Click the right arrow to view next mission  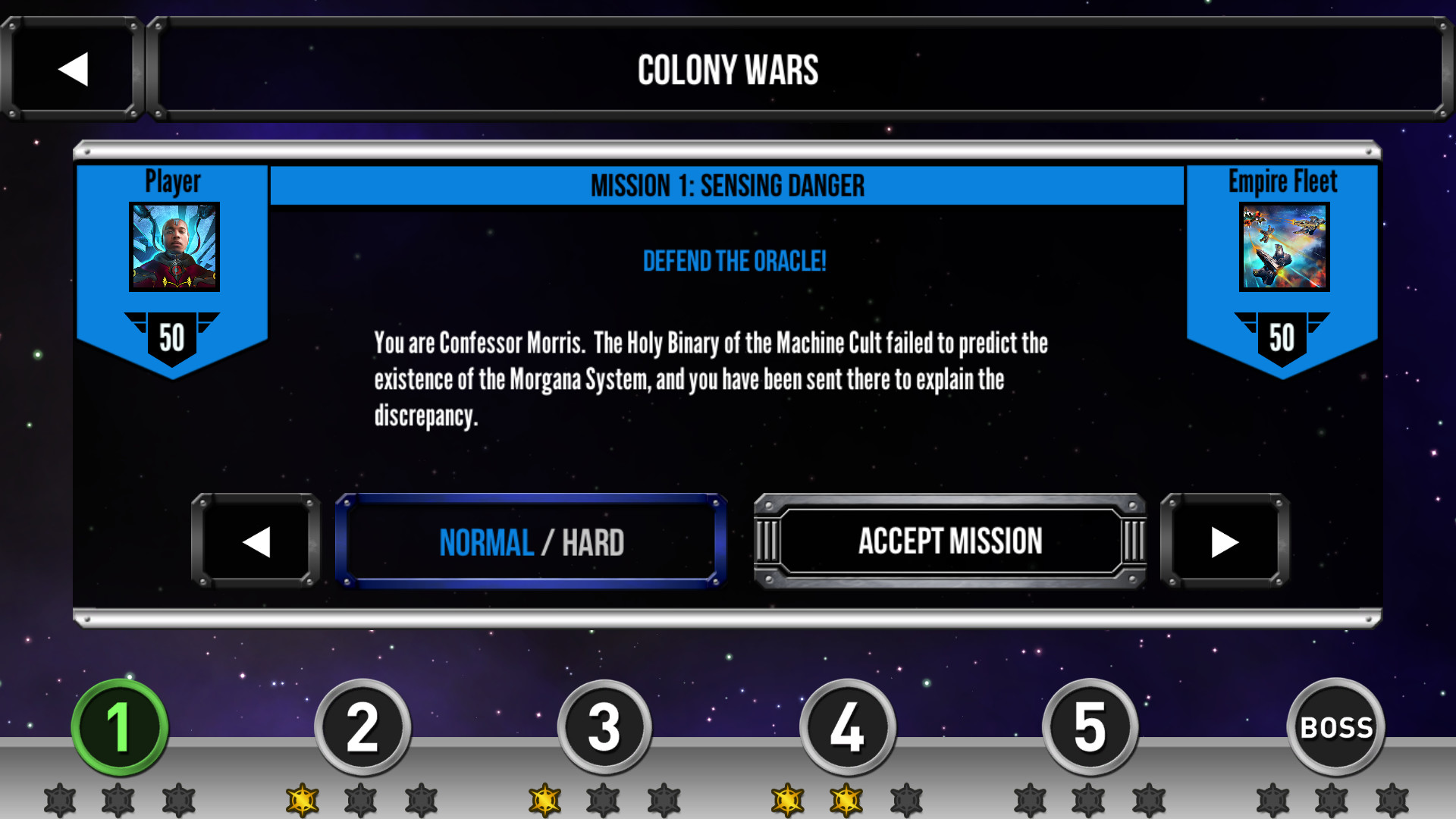(1223, 541)
